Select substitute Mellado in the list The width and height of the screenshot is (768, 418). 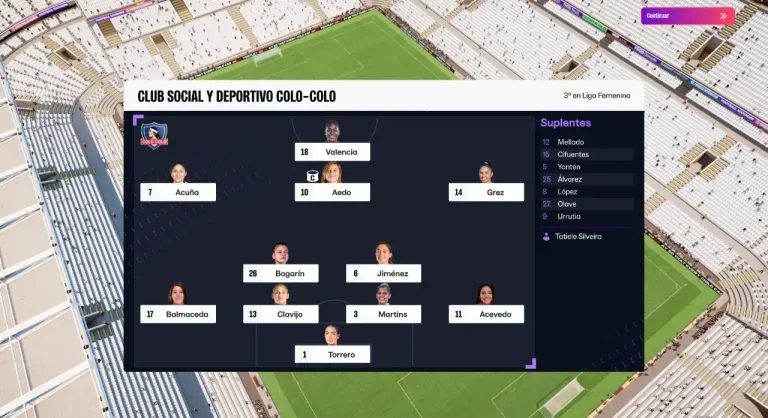[586, 142]
